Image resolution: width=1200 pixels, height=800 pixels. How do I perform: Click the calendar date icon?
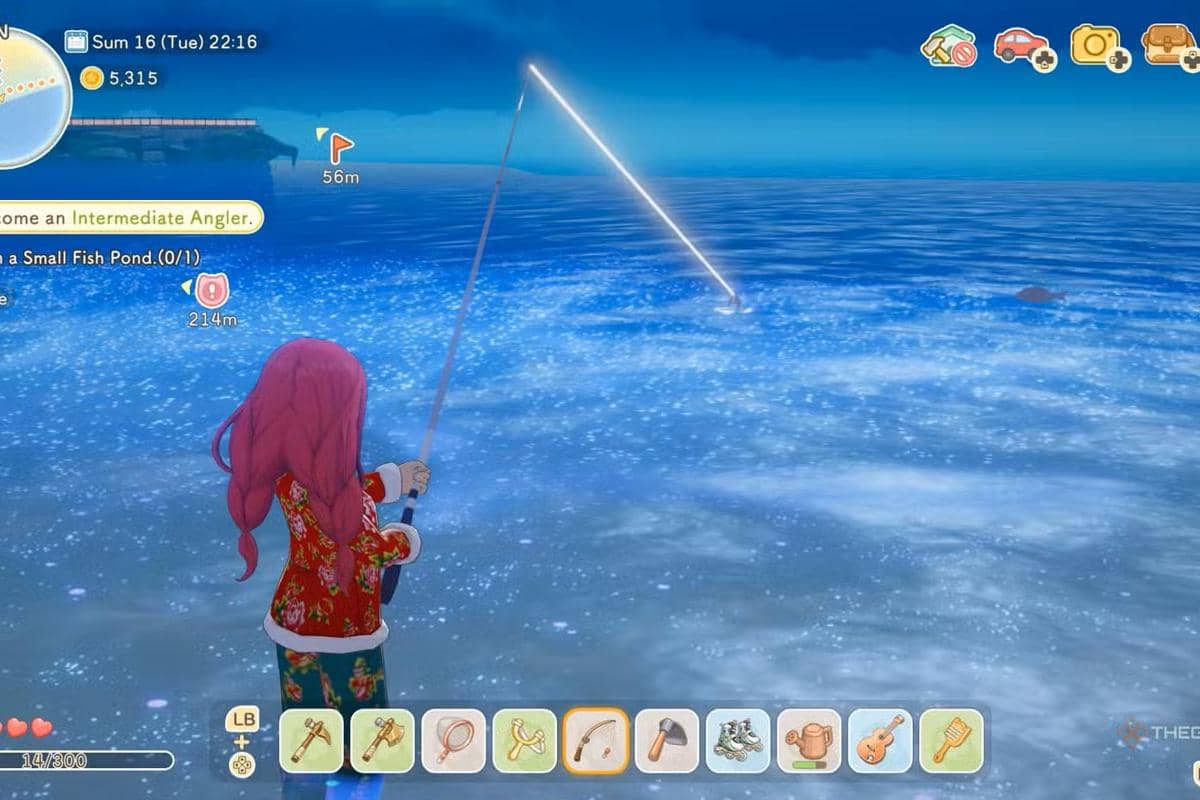76,42
